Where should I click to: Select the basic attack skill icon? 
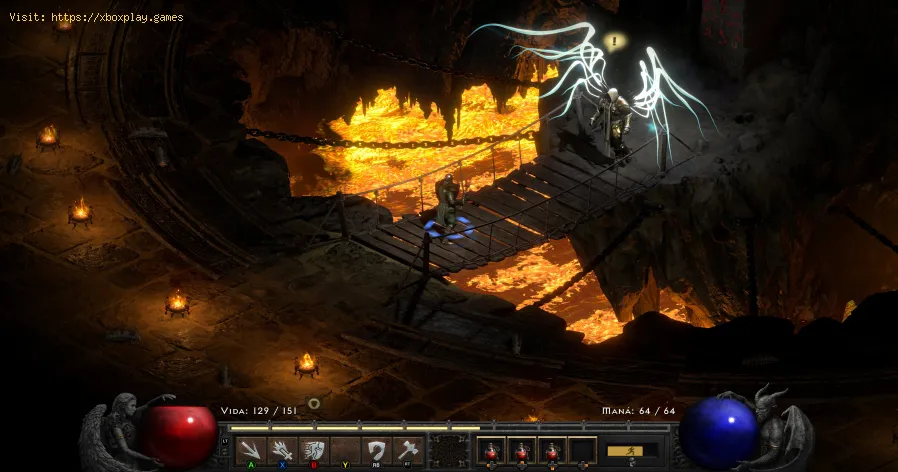point(252,450)
